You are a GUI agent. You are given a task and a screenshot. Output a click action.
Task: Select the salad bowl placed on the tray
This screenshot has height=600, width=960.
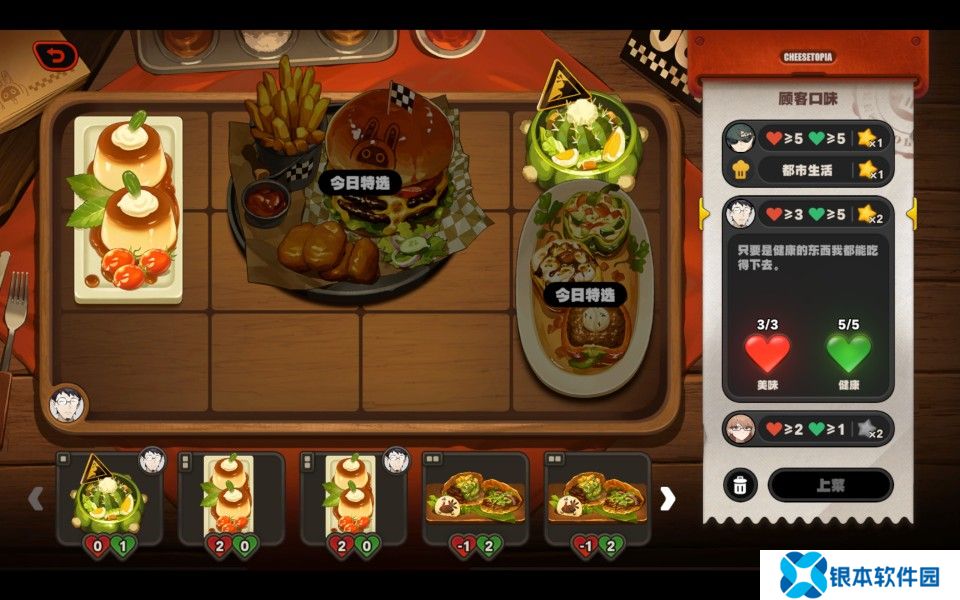pos(577,135)
